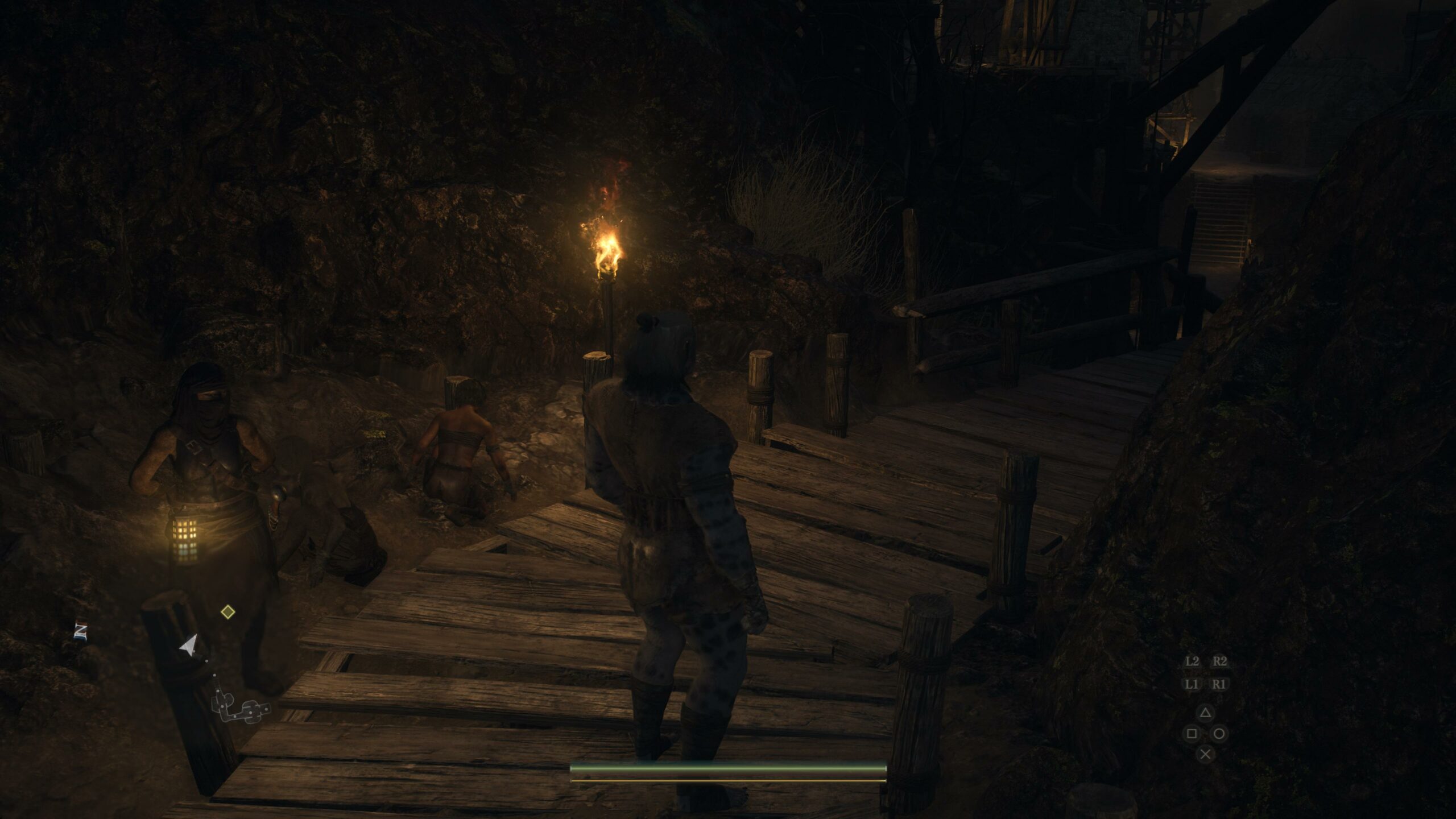Select the white player arrow on the minimap

(189, 646)
